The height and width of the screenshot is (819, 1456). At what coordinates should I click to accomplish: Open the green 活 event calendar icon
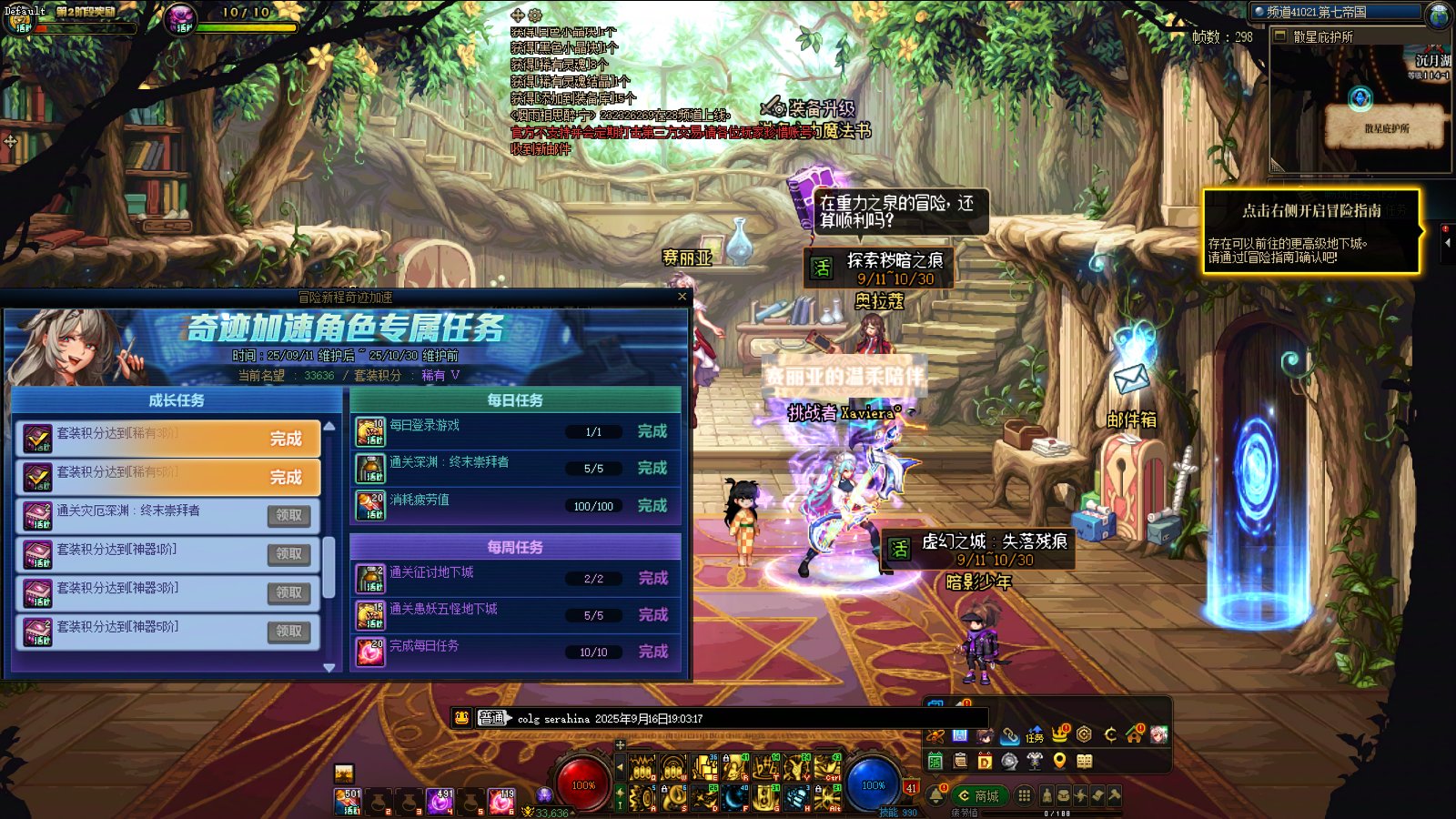tap(935, 762)
